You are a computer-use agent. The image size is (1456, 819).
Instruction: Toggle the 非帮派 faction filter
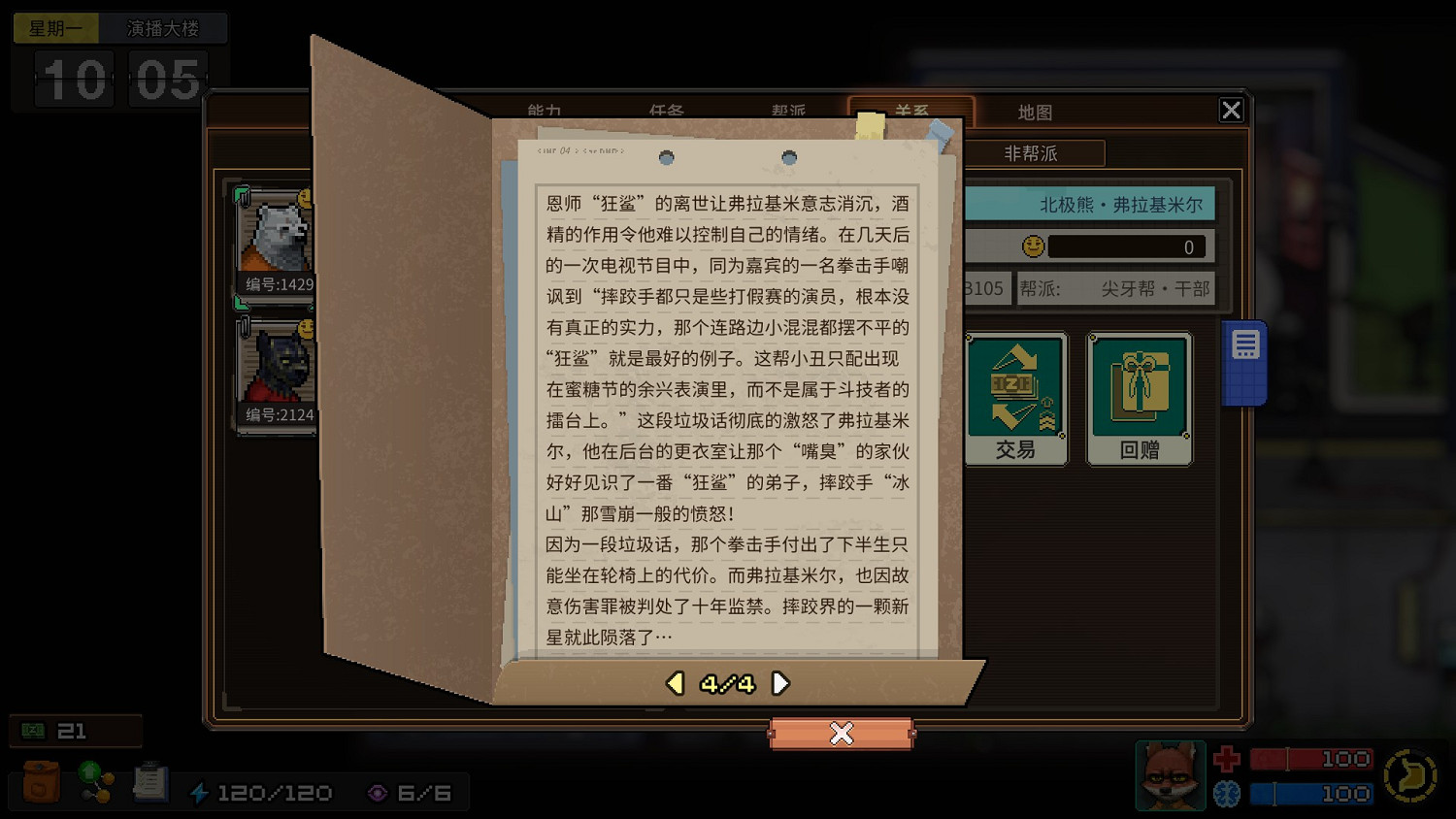click(x=1033, y=153)
